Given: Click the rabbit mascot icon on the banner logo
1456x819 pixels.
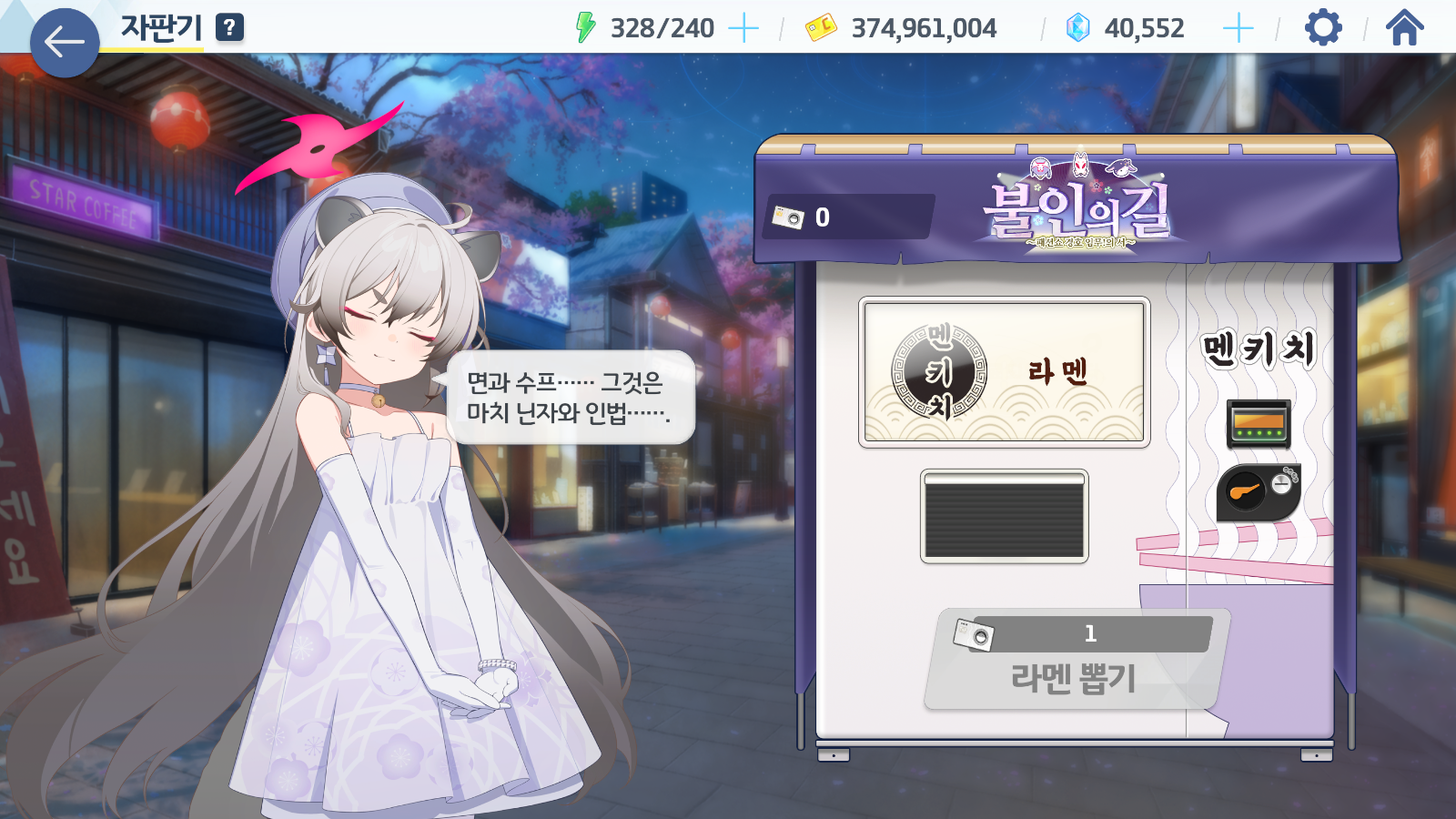Looking at the screenshot, I should pos(1121,167).
